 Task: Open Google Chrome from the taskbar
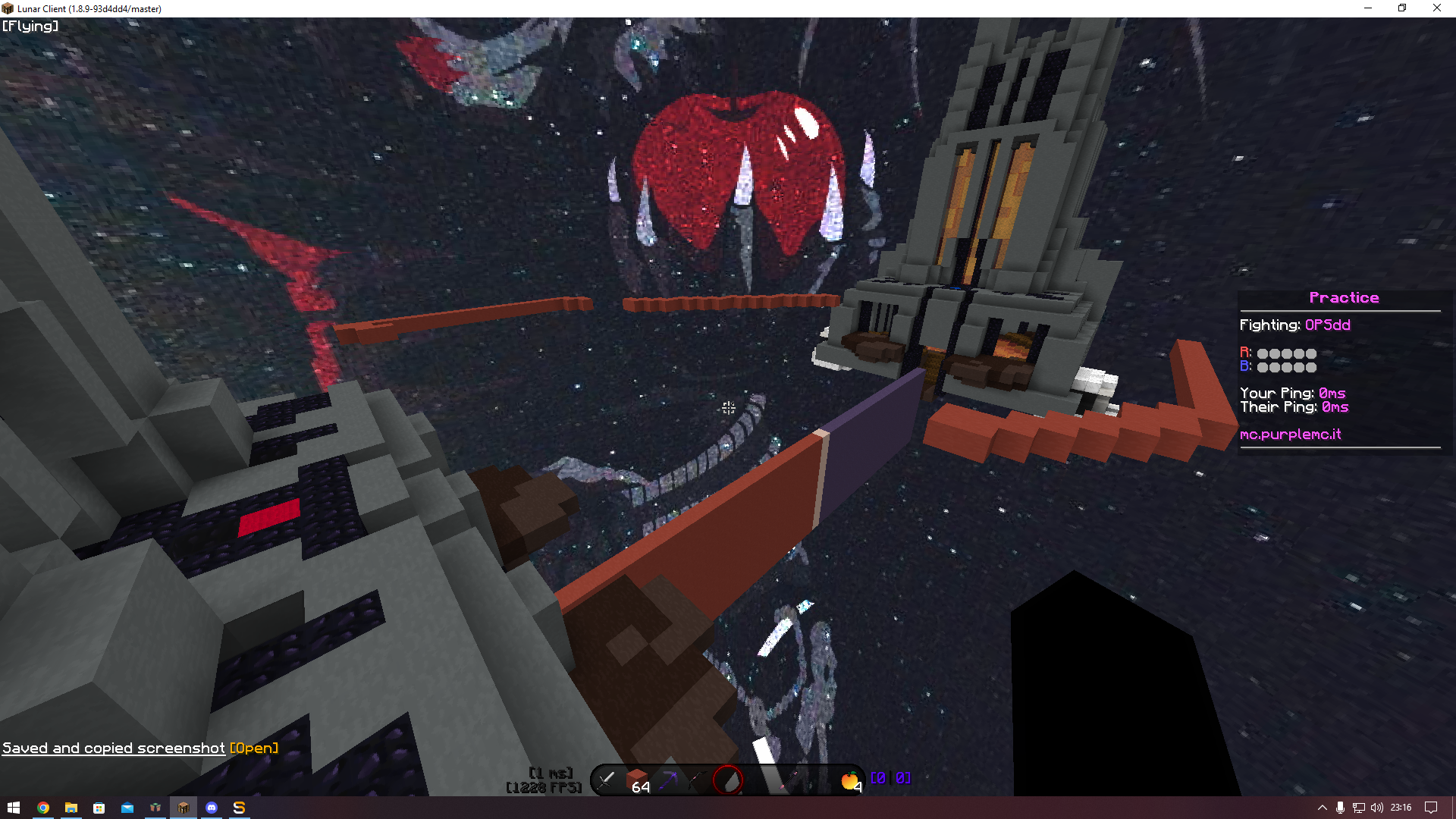(x=43, y=808)
